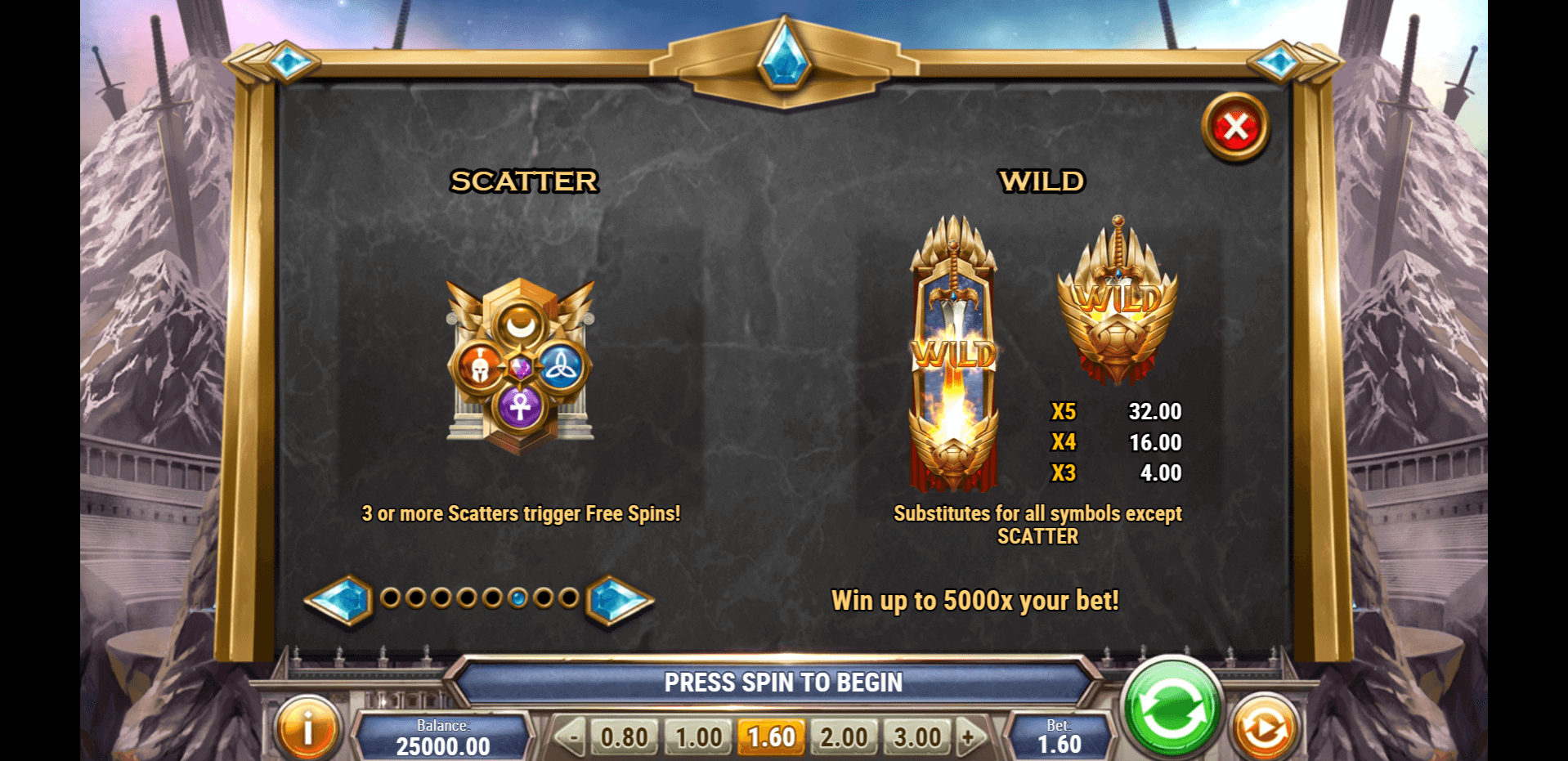The image size is (1568, 761).
Task: Increase the bet with the plus arrow
Action: pos(970,737)
